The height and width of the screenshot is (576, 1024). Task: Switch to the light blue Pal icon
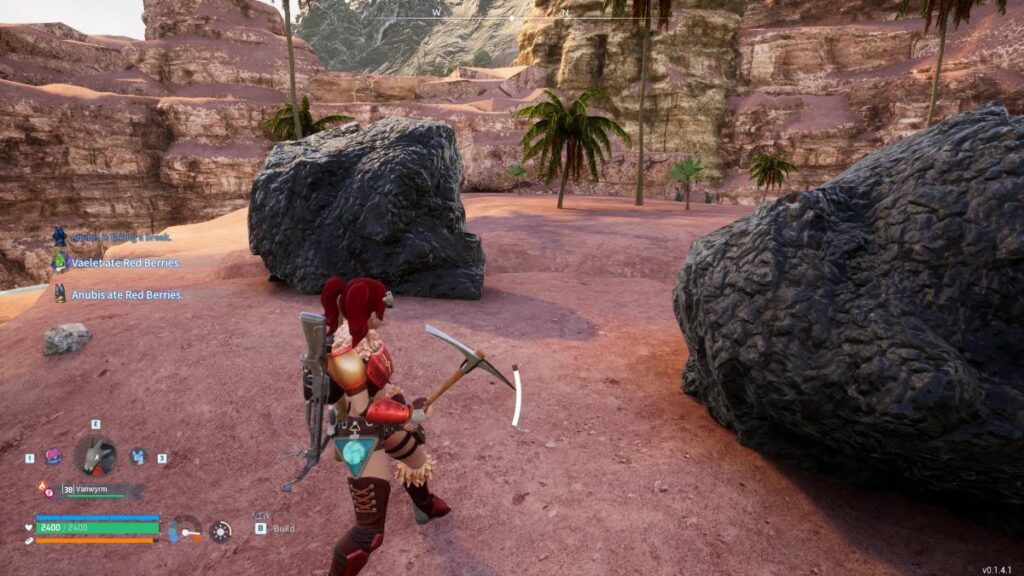138,456
